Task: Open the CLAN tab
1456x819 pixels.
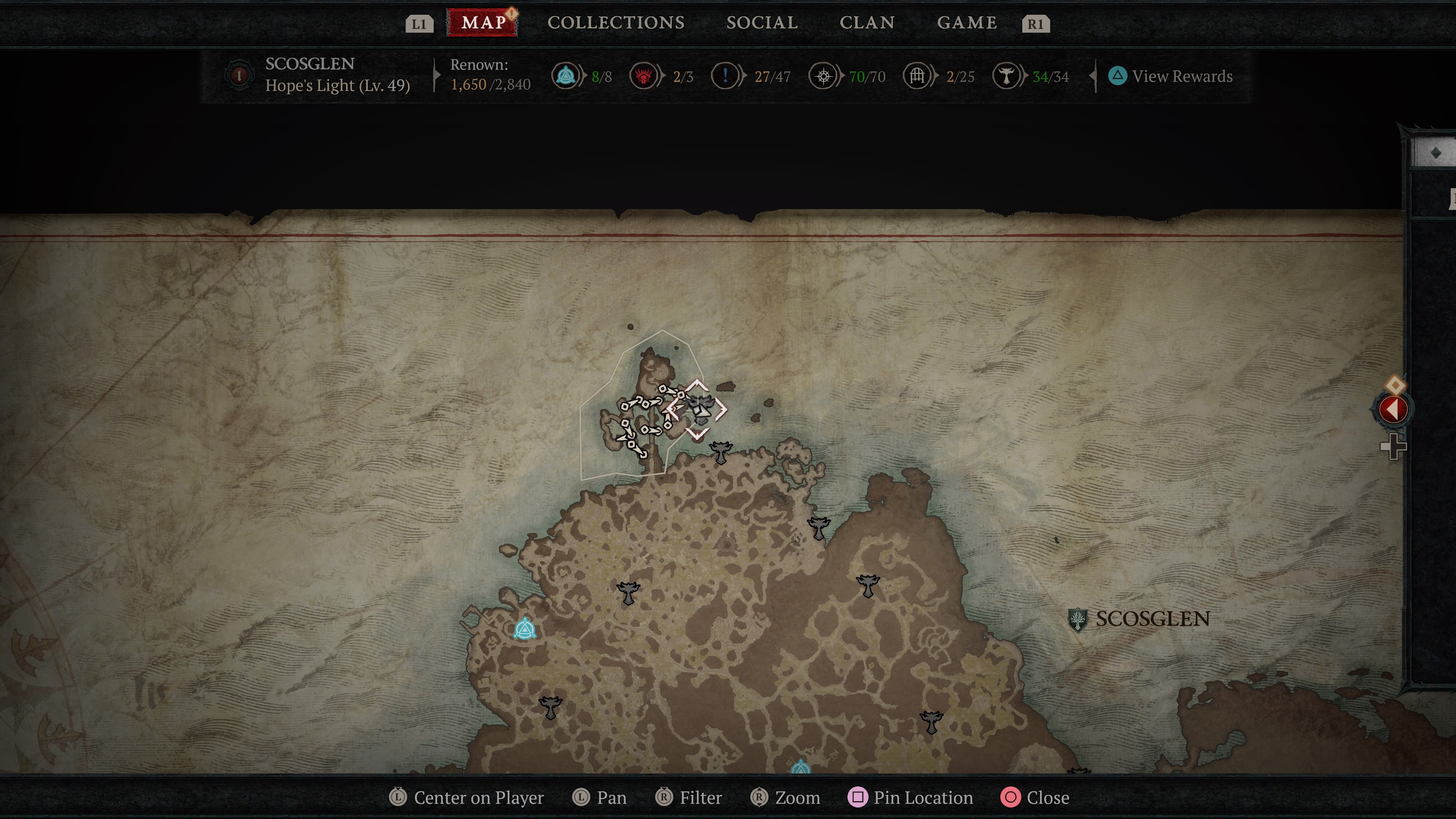Action: pyautogui.click(x=868, y=23)
